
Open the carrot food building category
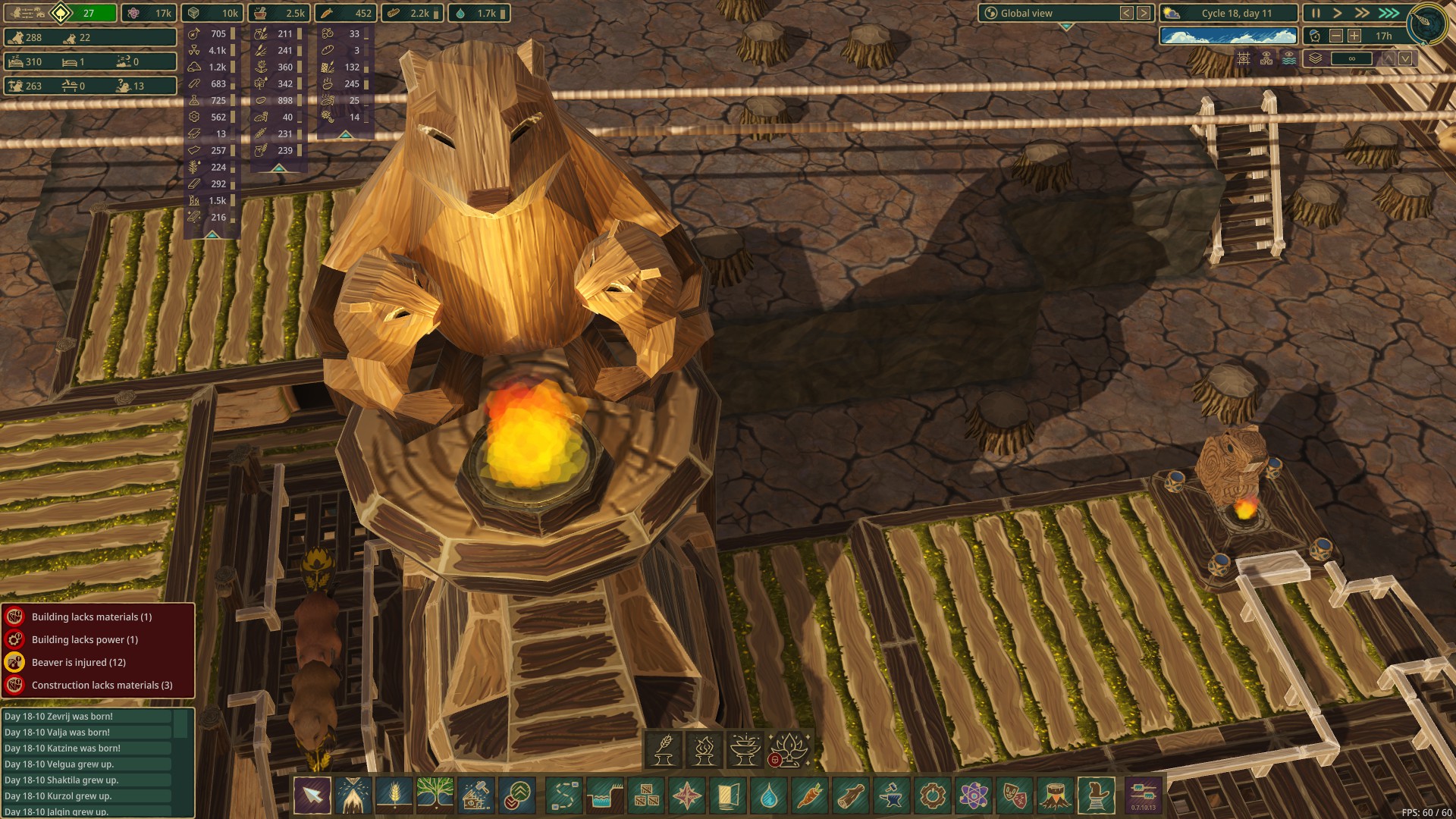(809, 795)
